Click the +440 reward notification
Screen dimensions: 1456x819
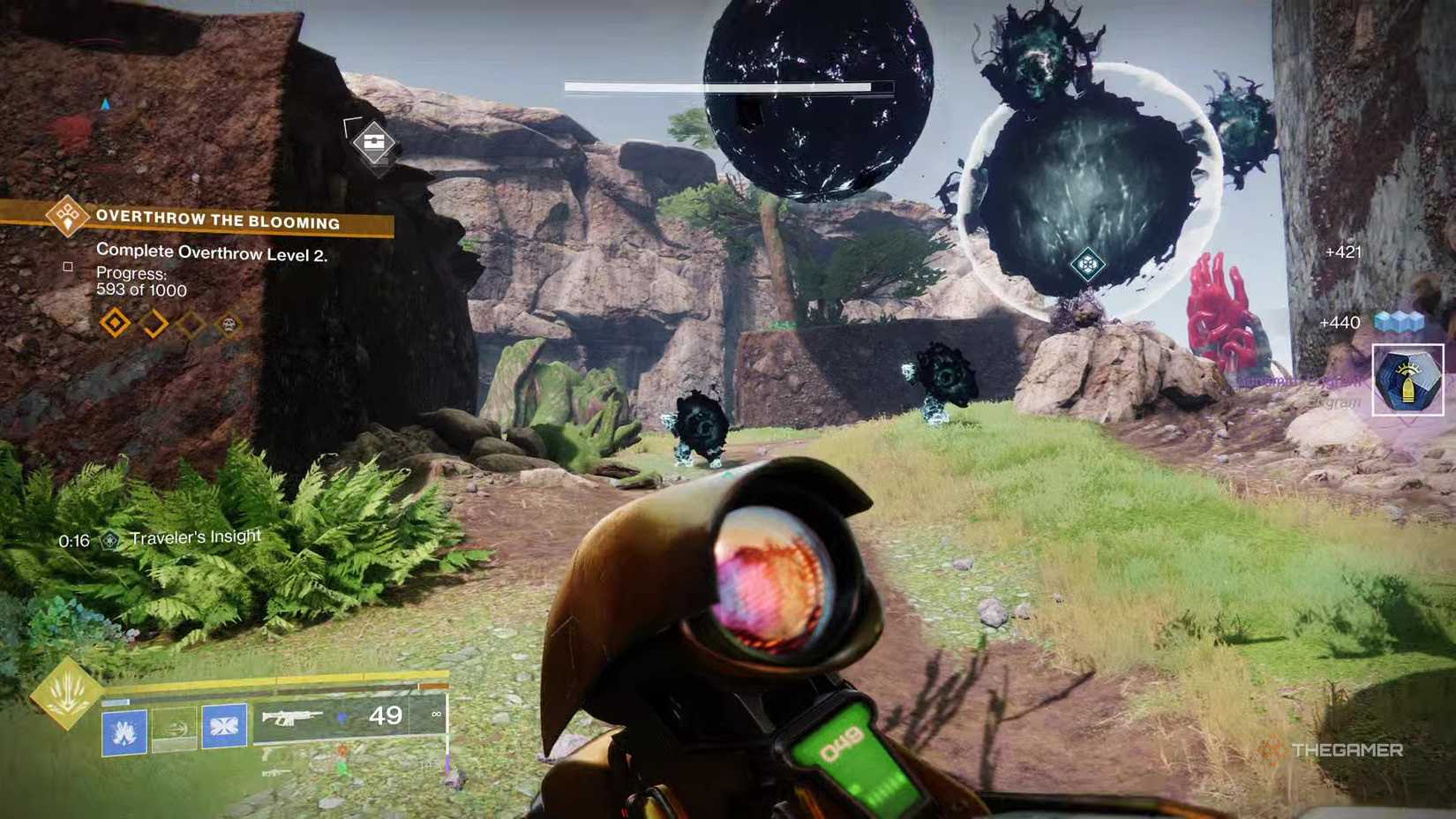[x=1339, y=322]
